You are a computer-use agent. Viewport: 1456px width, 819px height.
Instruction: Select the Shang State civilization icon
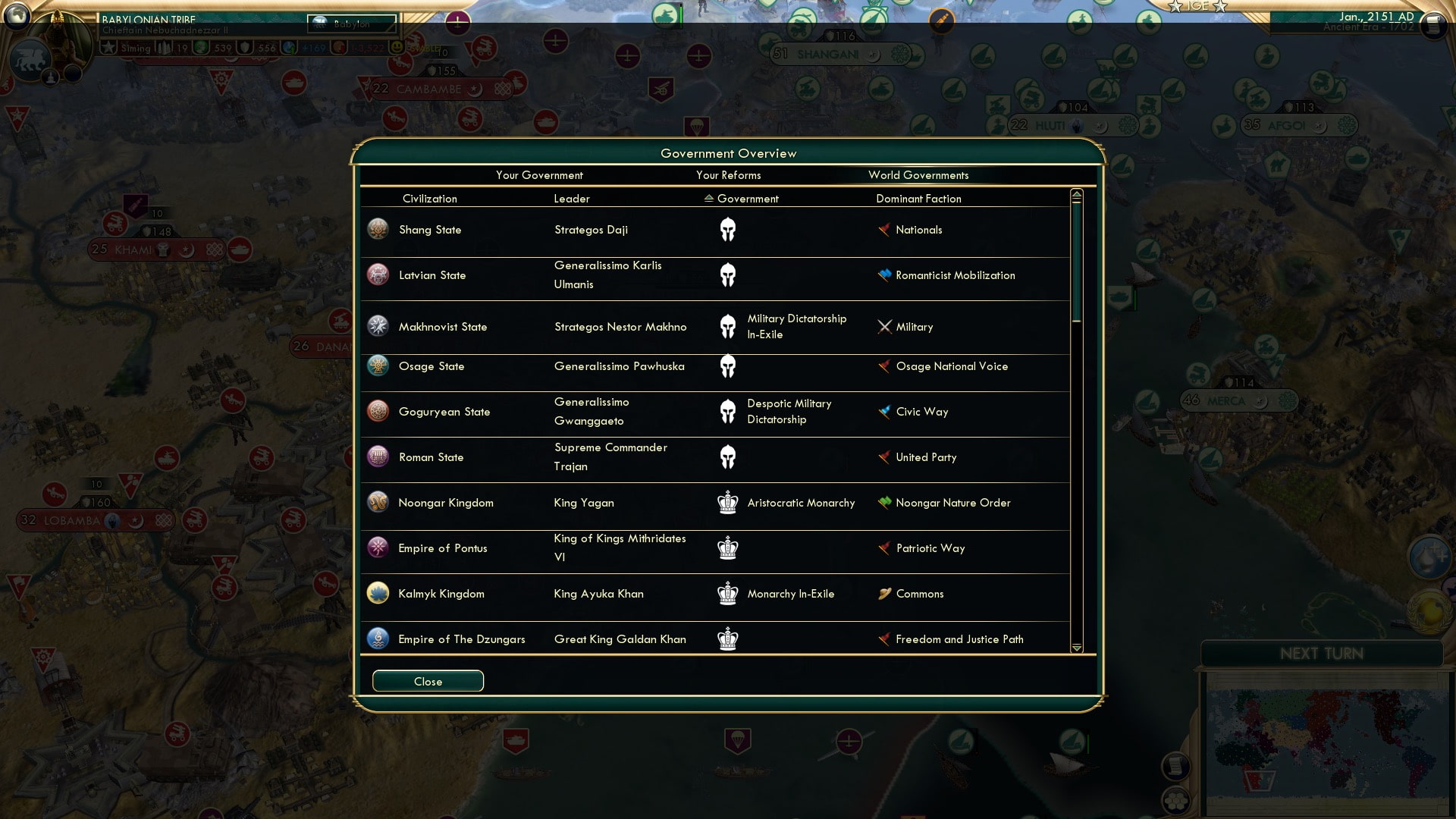pos(377,229)
